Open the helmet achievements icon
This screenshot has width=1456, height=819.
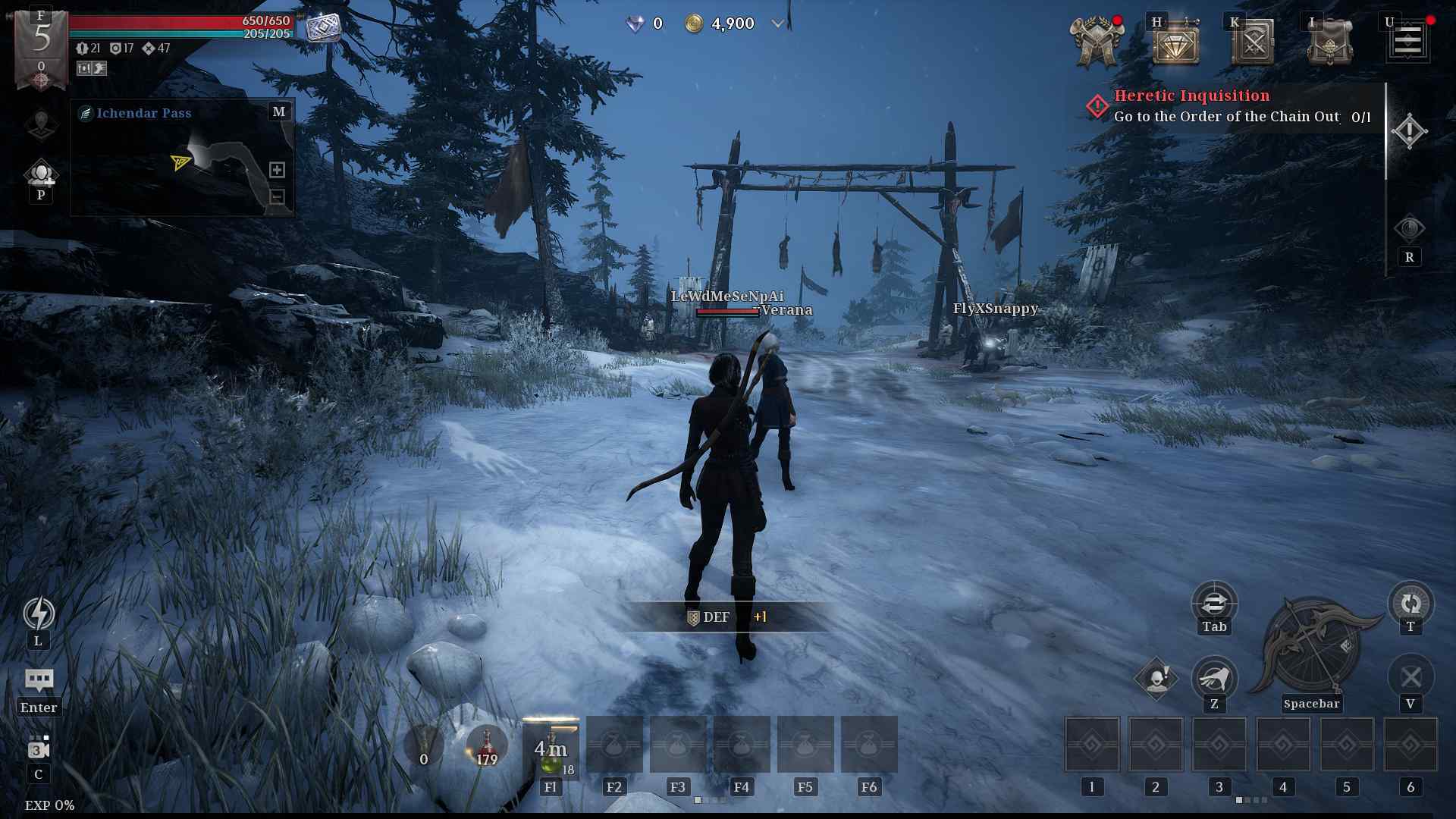[x=1096, y=44]
